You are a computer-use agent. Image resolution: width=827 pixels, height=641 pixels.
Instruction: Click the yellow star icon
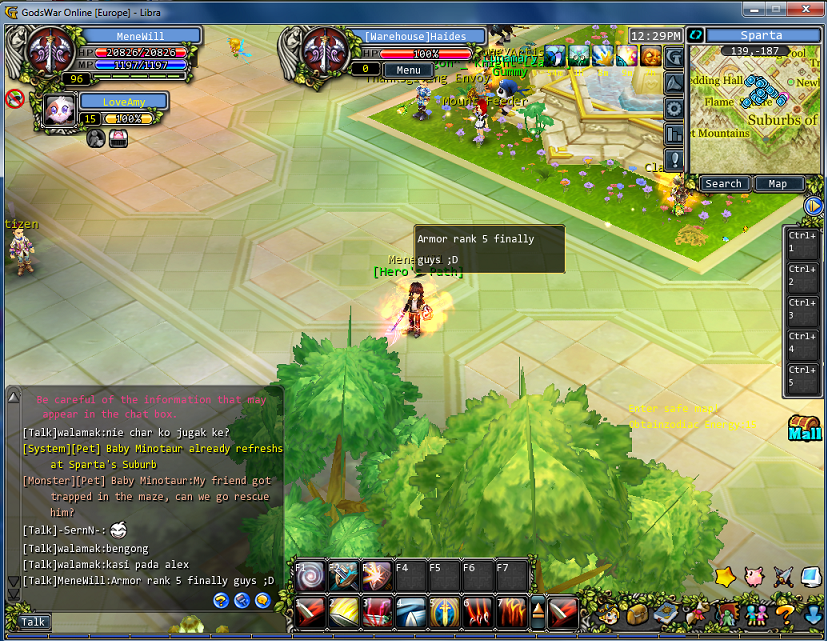725,577
